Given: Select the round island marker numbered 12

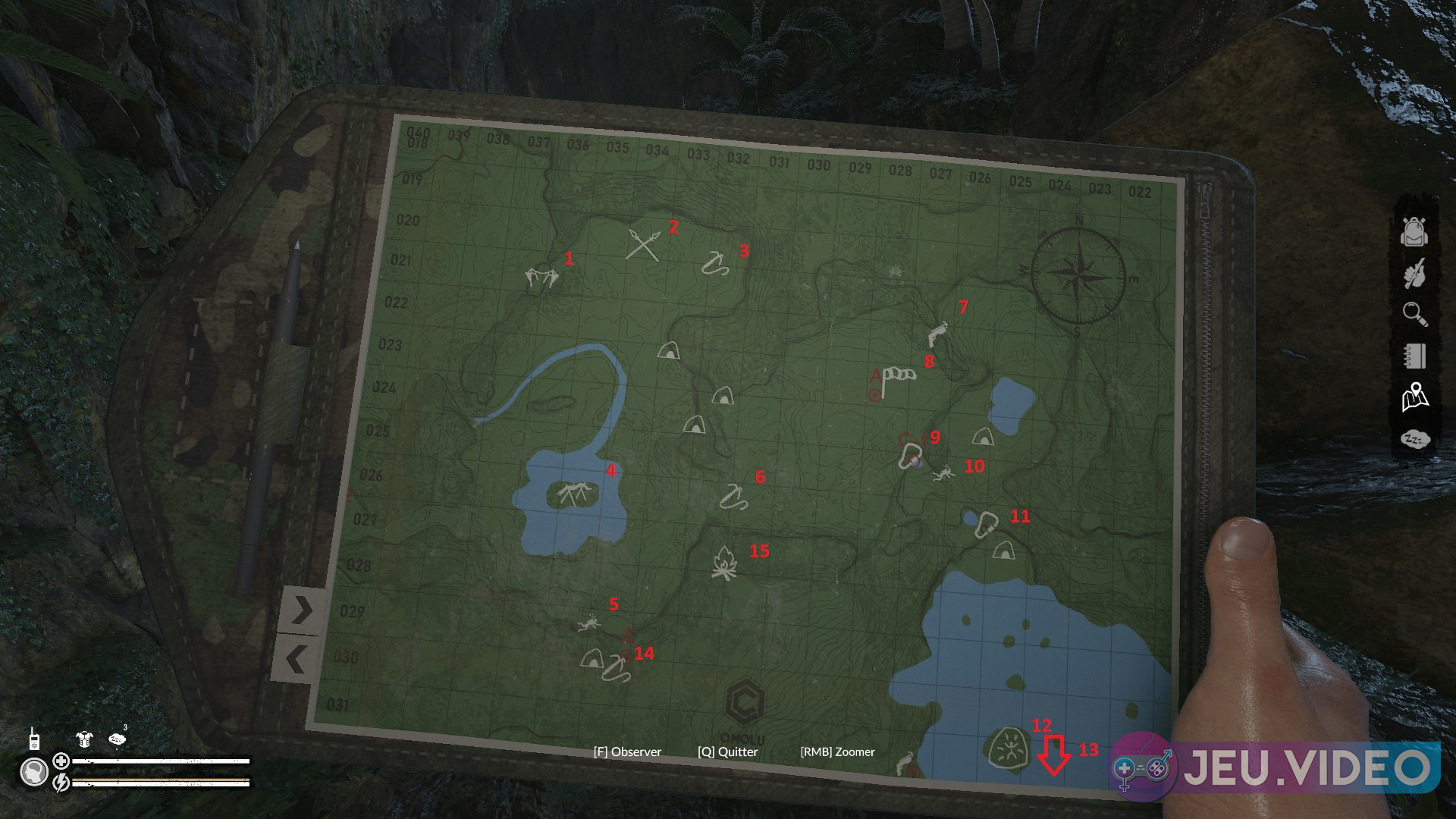Looking at the screenshot, I should click(x=1009, y=750).
